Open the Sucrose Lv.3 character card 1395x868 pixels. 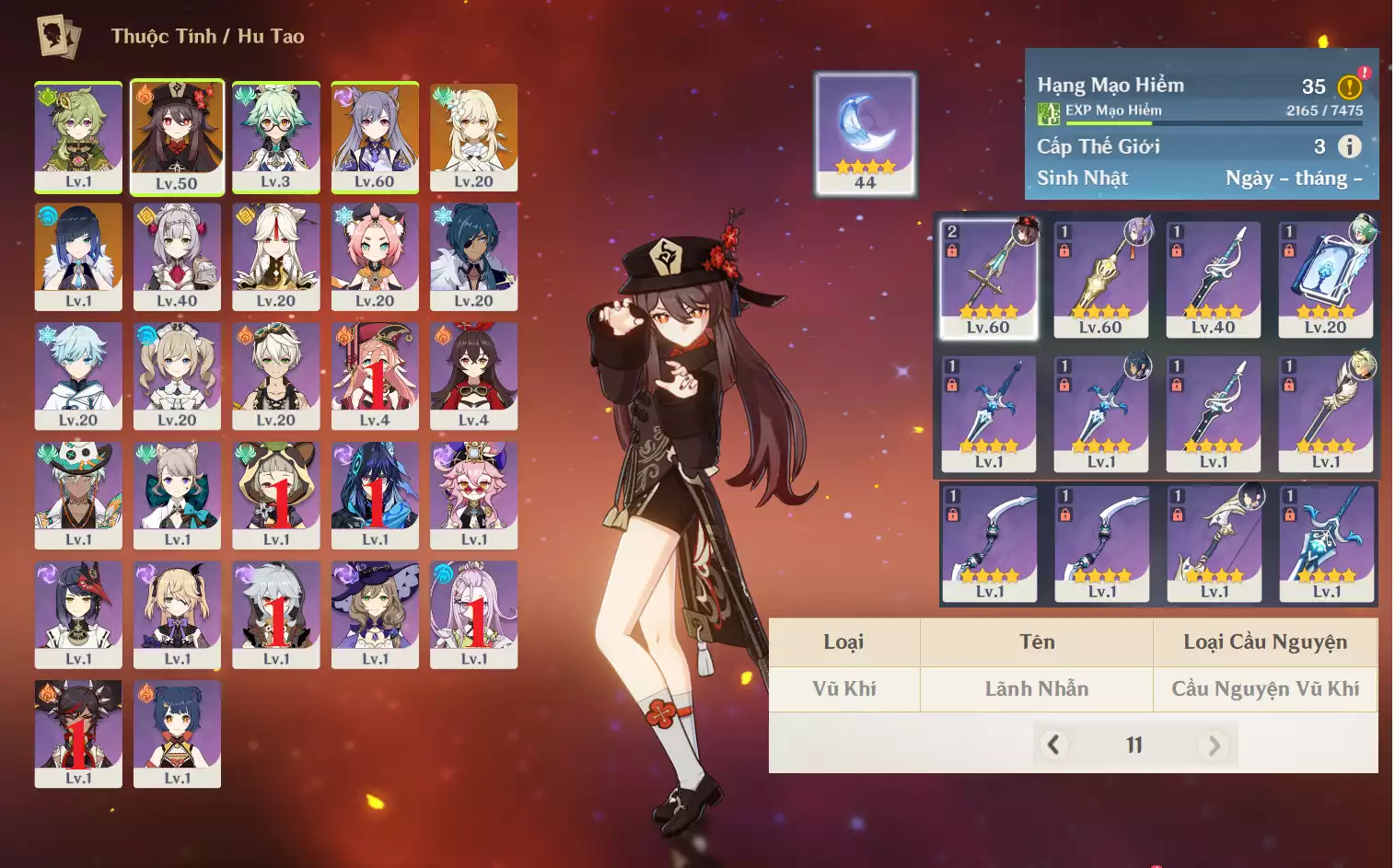pos(276,137)
